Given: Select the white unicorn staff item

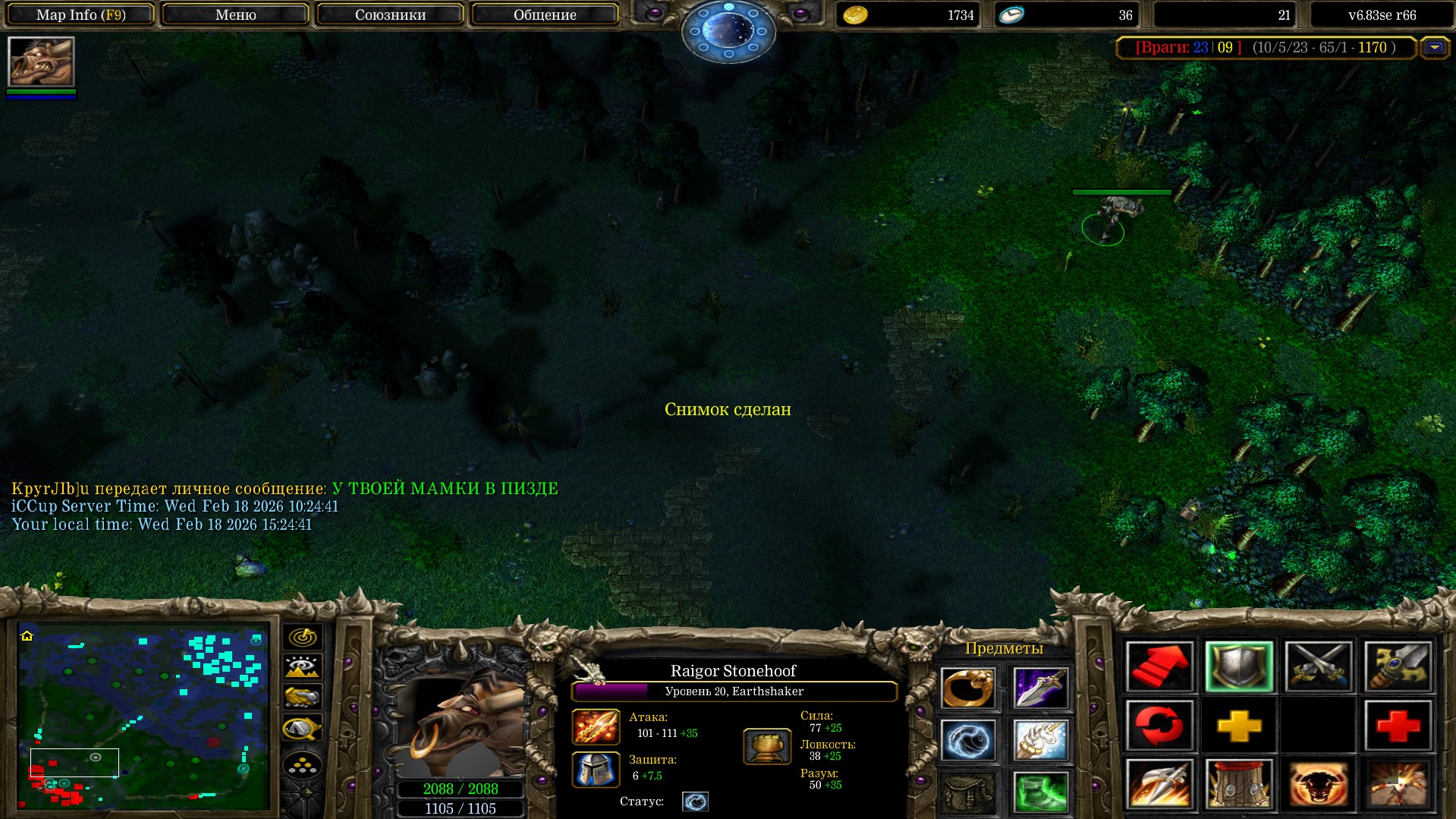Looking at the screenshot, I should point(1040,740).
